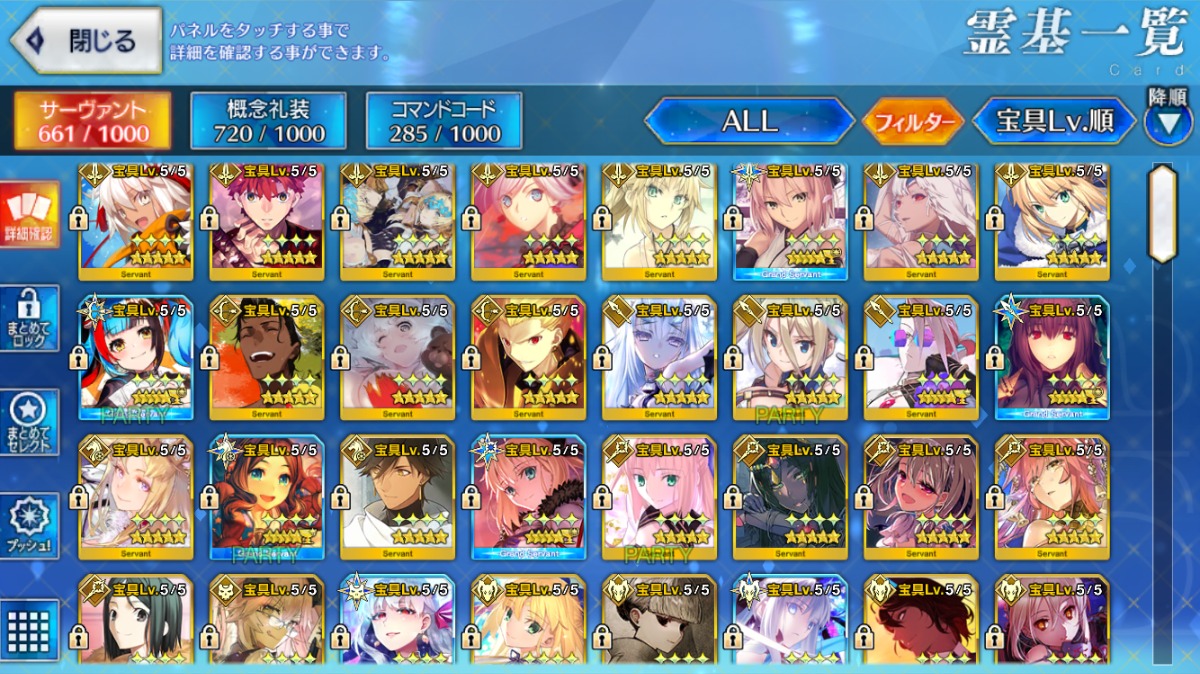Change the 宝具Lv.順 sort order
The width and height of the screenshot is (1200, 674).
[x=1055, y=122]
